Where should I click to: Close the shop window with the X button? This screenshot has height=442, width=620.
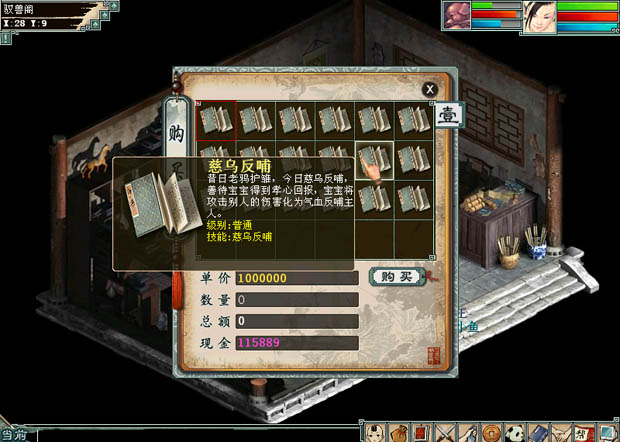[430, 89]
